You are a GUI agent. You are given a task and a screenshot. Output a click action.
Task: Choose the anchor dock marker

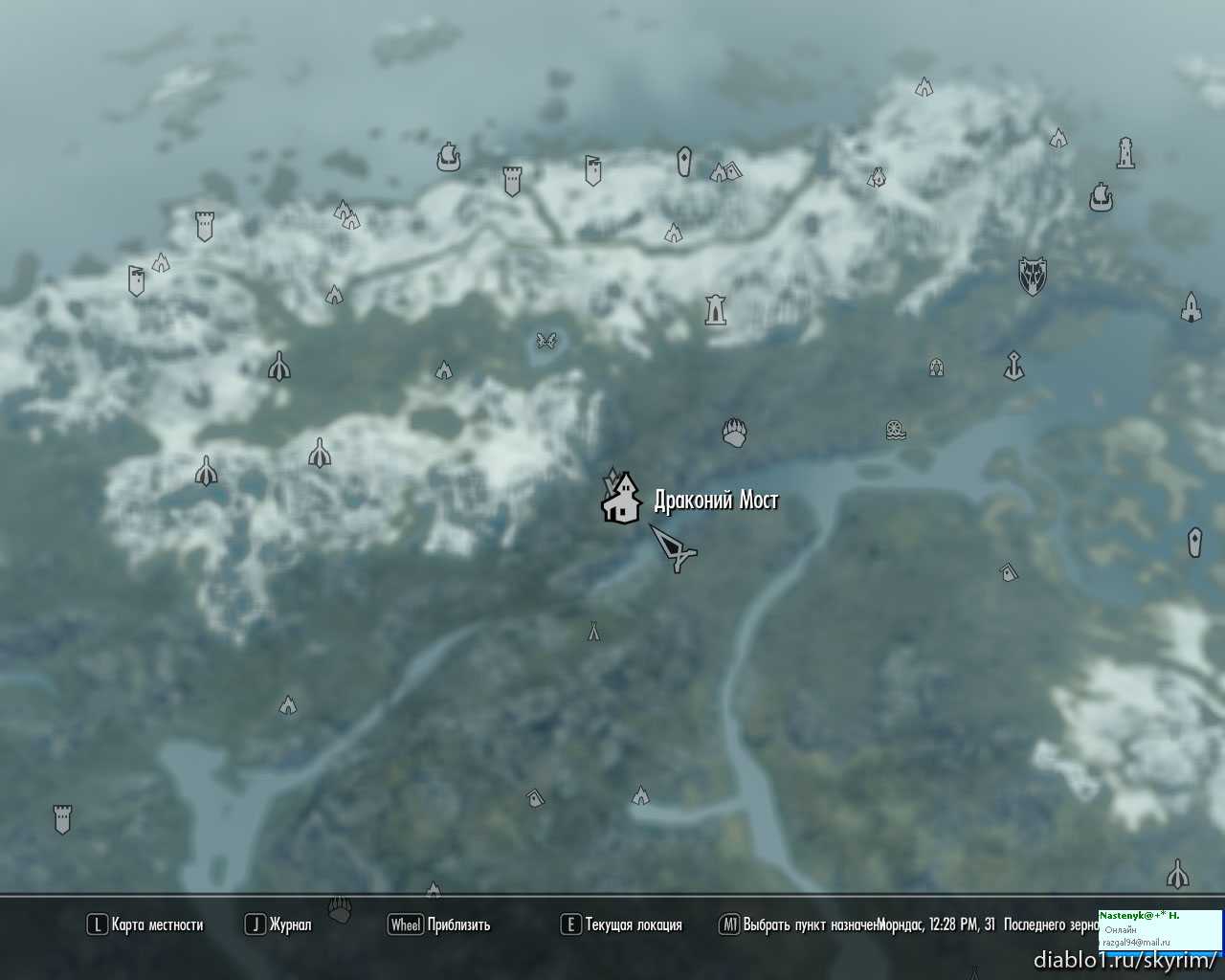tap(1013, 365)
